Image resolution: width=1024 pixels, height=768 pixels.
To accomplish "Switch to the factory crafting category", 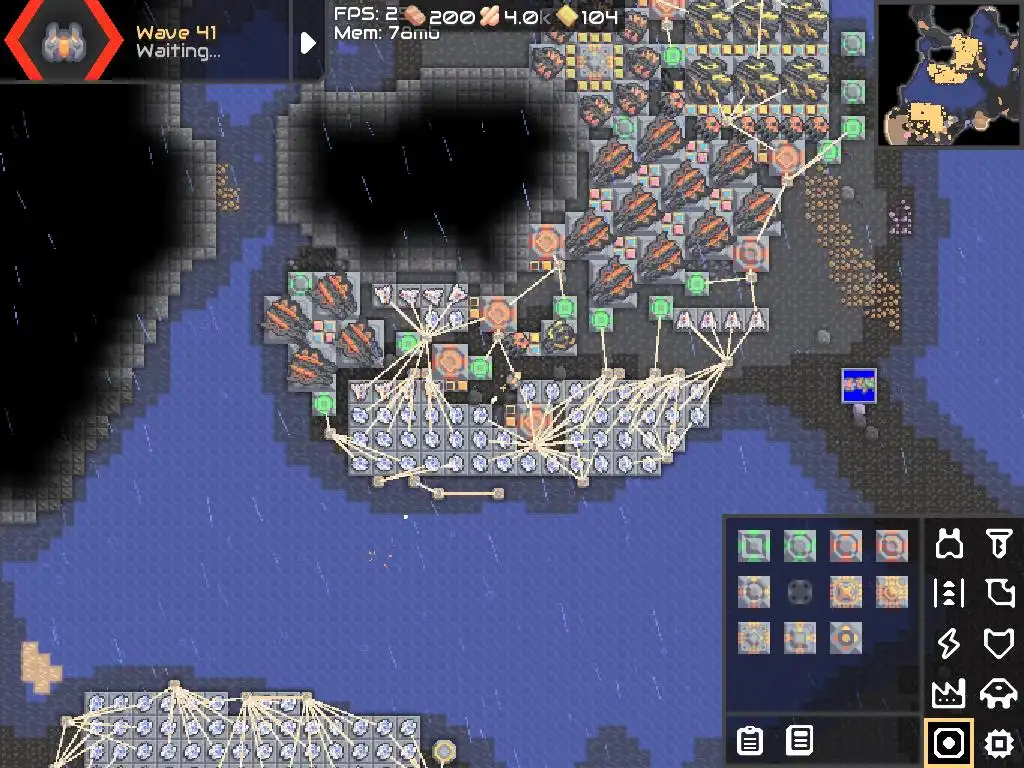I will coord(950,692).
